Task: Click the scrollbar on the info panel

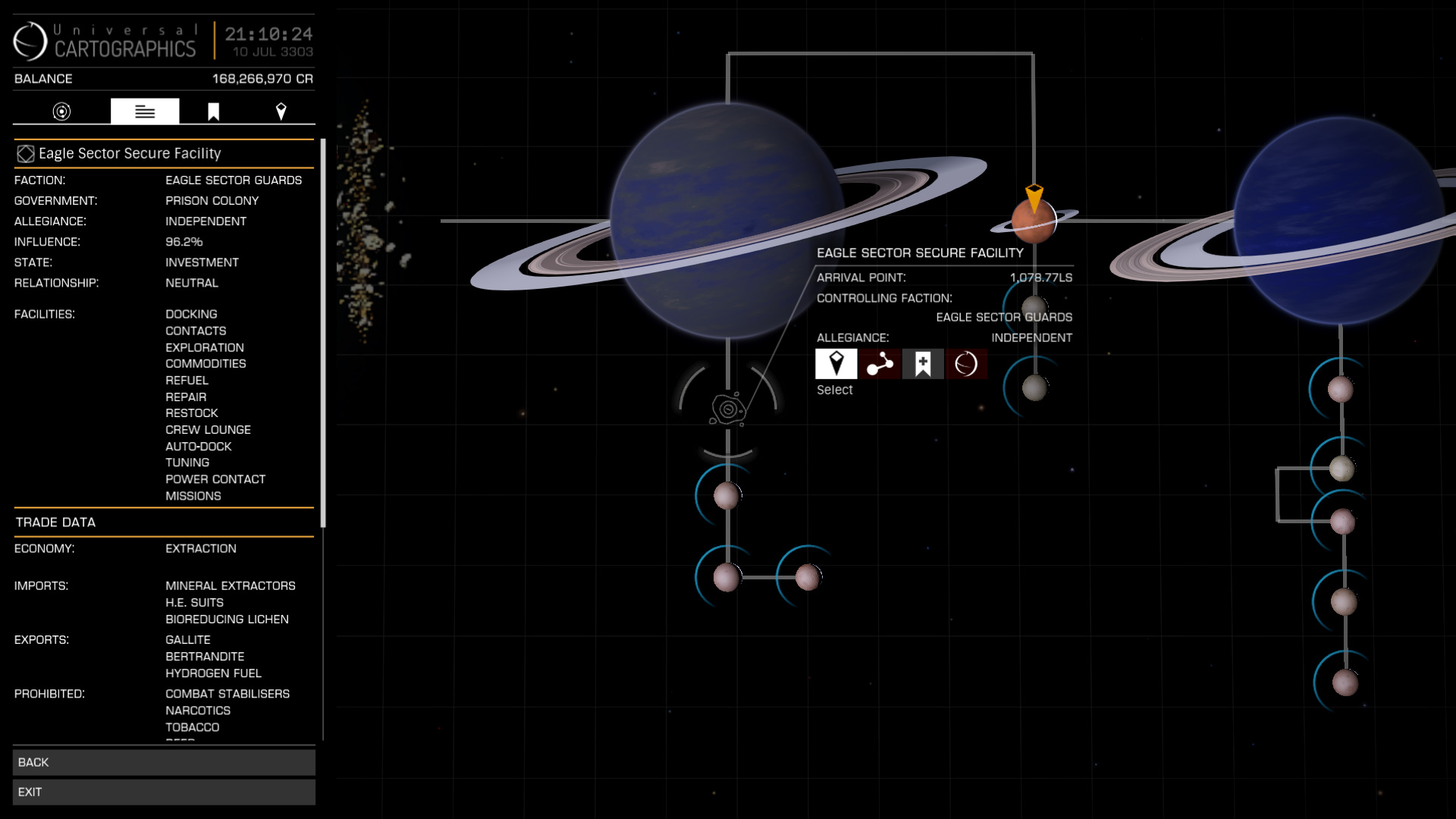Action: click(323, 334)
